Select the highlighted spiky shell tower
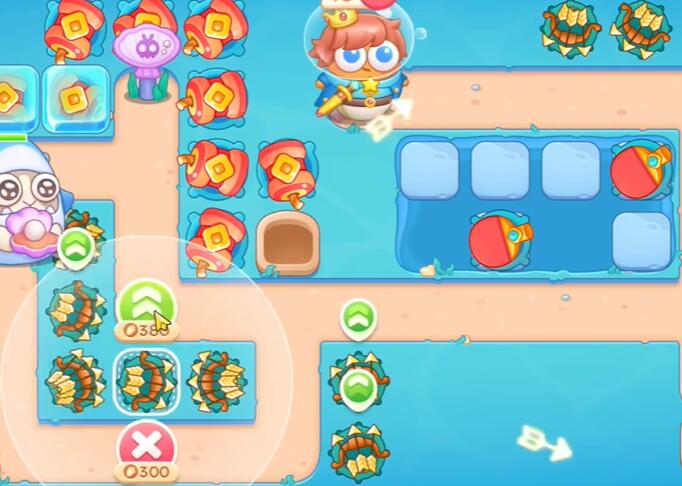Image resolution: width=682 pixels, height=486 pixels. tap(146, 381)
